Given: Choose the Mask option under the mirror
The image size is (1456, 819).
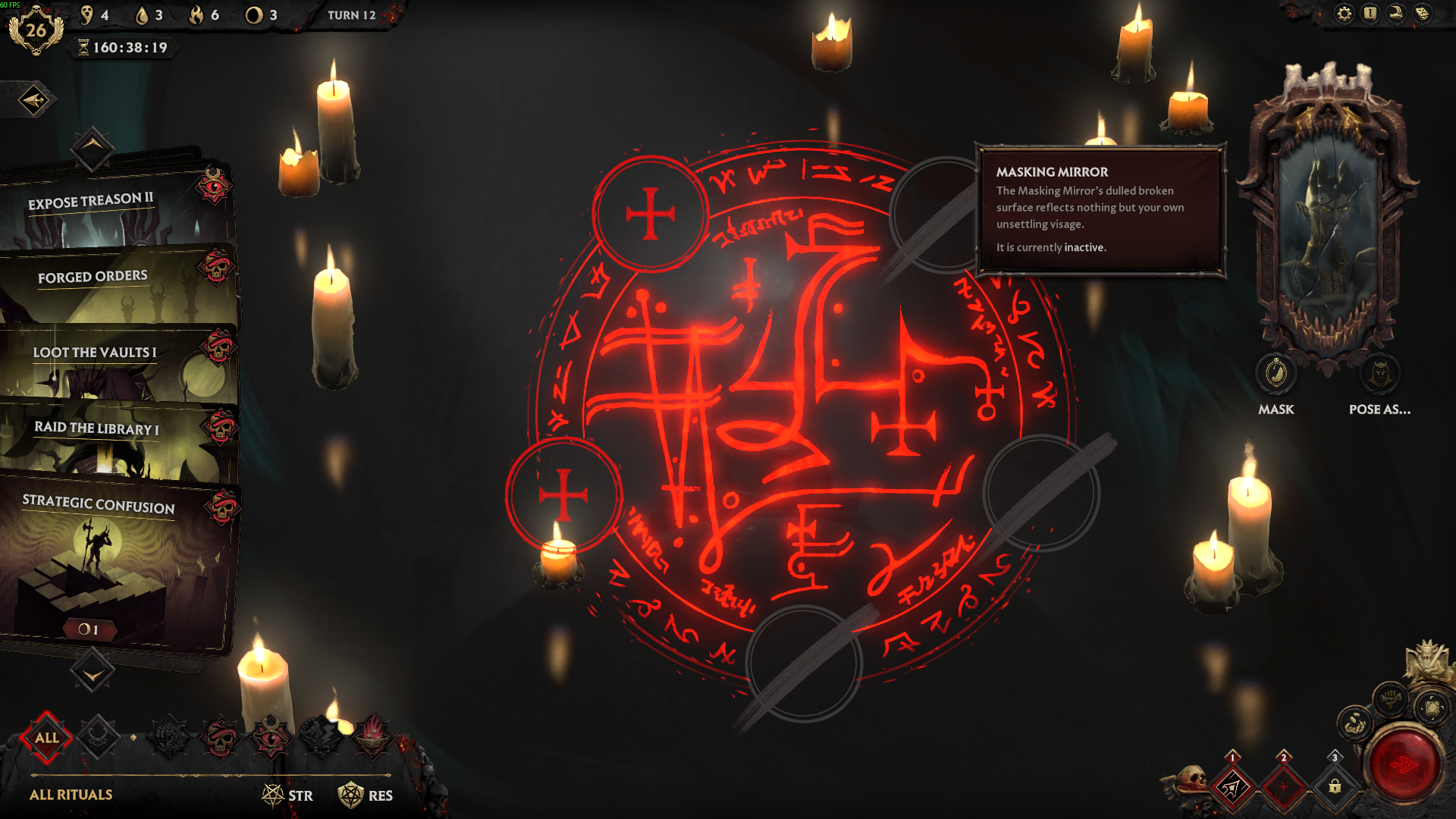Looking at the screenshot, I should coord(1276,374).
